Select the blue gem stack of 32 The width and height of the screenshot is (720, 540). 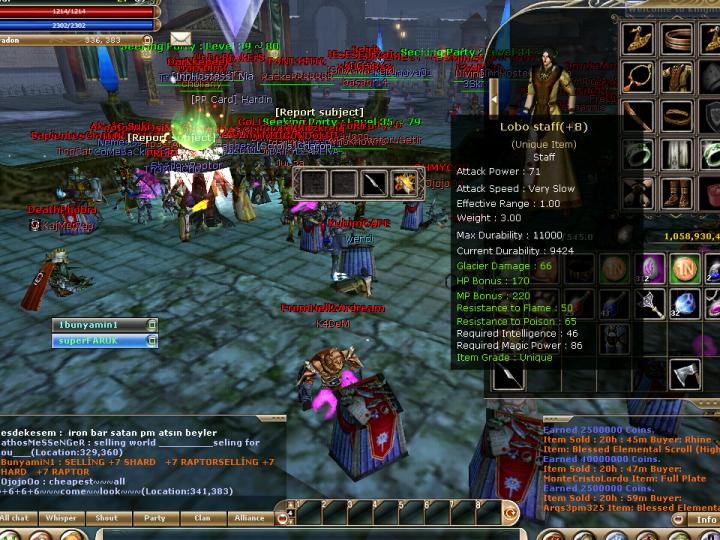[x=684, y=305]
